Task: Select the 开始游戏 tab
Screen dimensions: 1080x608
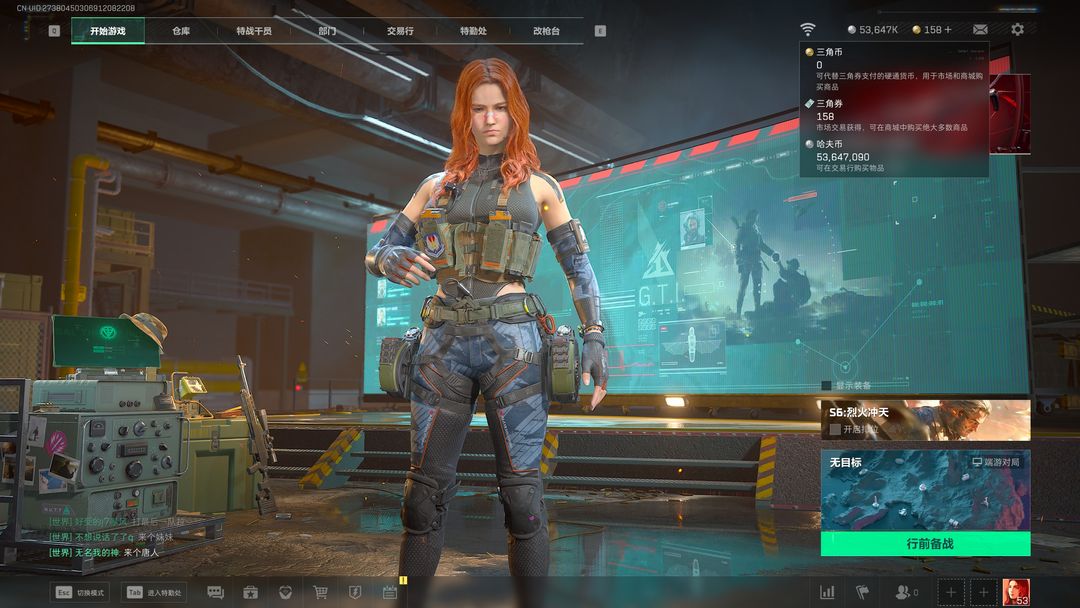Action: pos(108,31)
